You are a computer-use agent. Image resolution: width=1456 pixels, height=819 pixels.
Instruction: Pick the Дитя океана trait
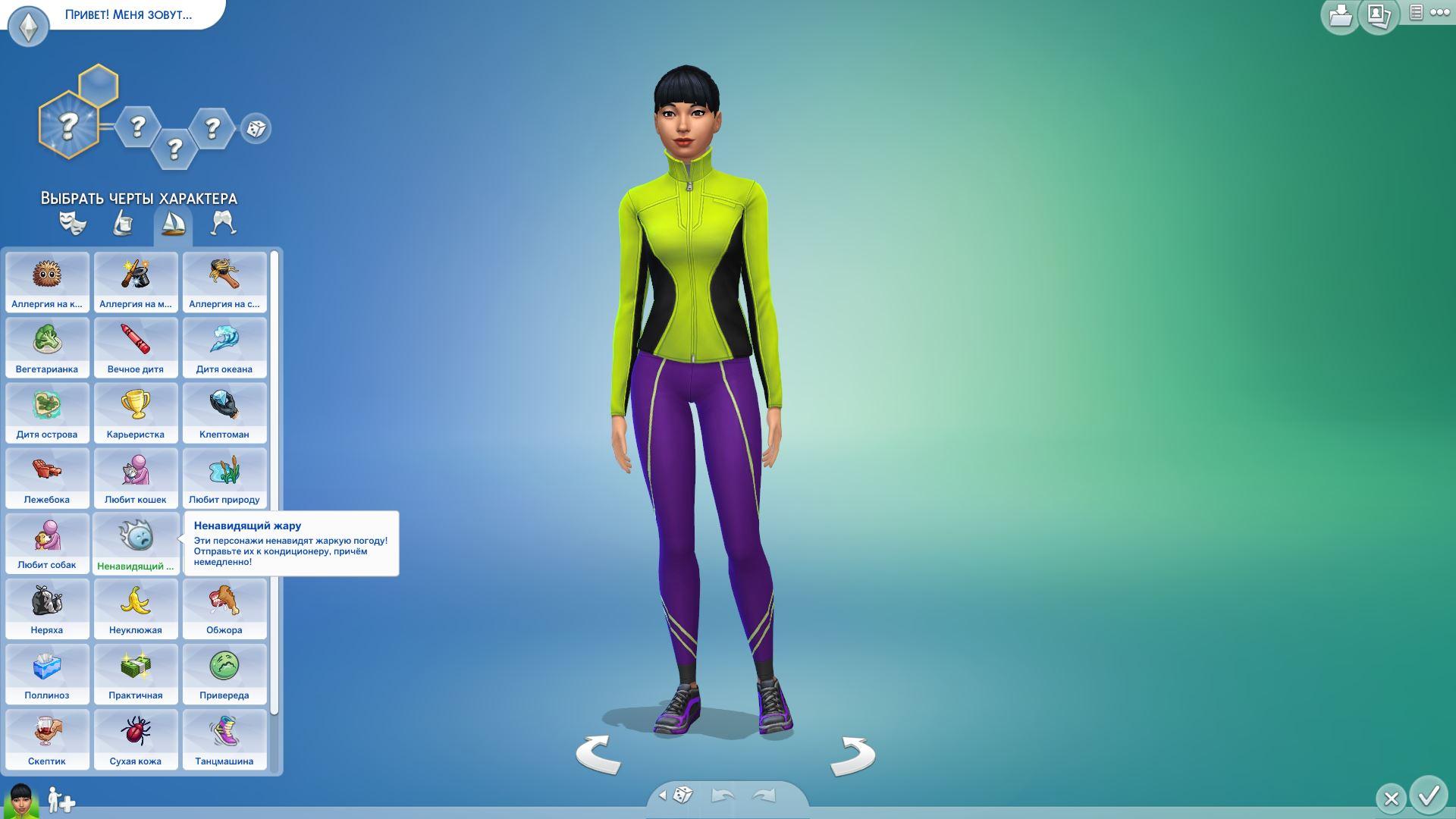click(224, 347)
